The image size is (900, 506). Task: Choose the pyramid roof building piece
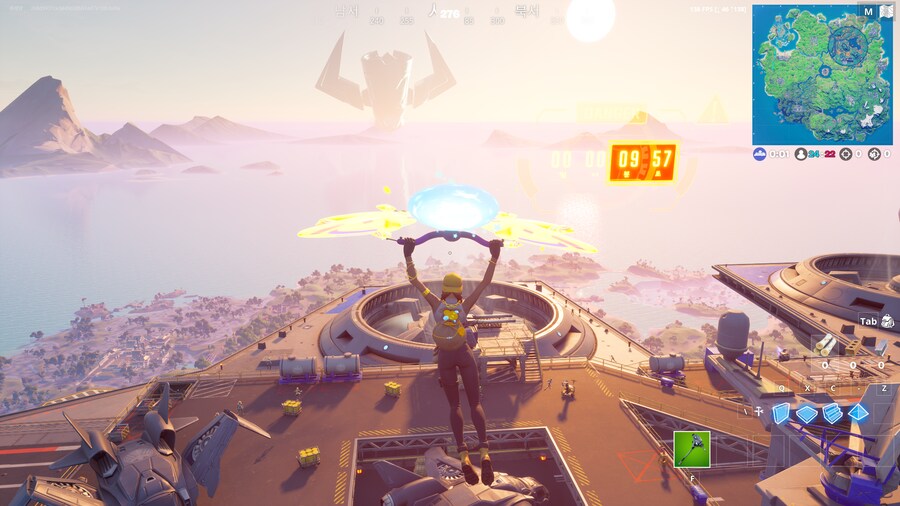[x=858, y=412]
